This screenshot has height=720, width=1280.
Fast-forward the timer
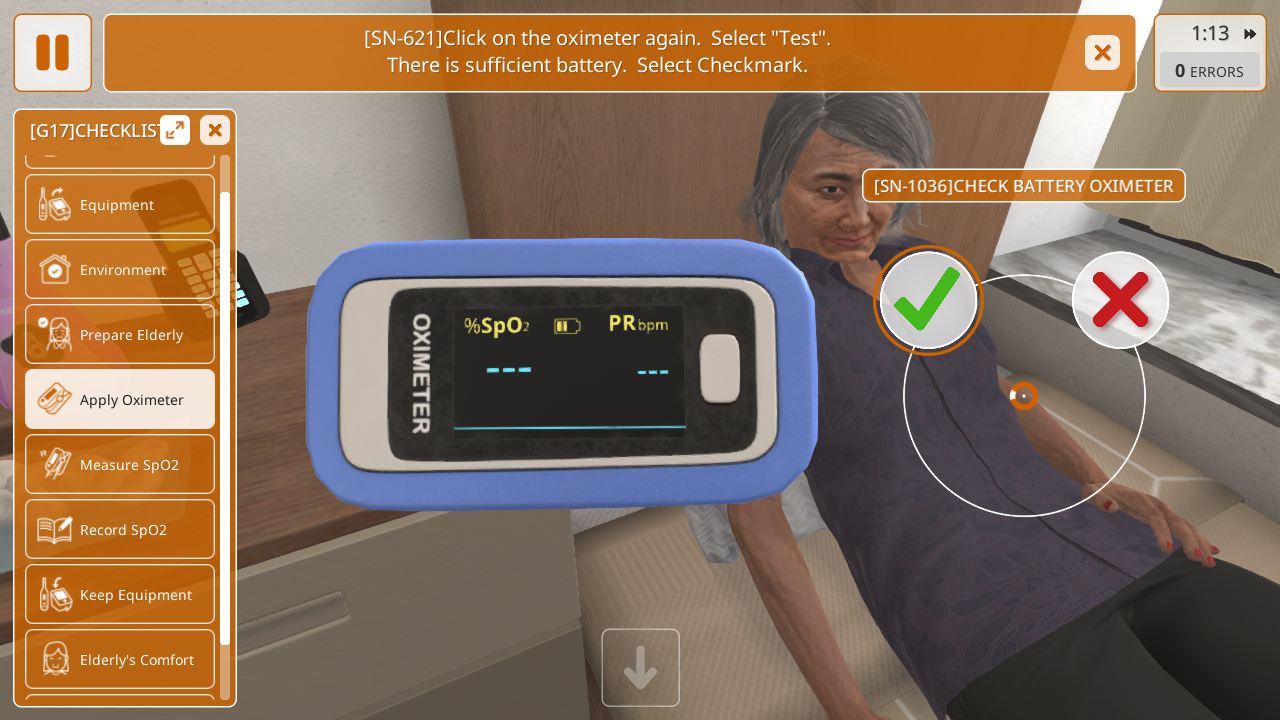click(x=1250, y=34)
